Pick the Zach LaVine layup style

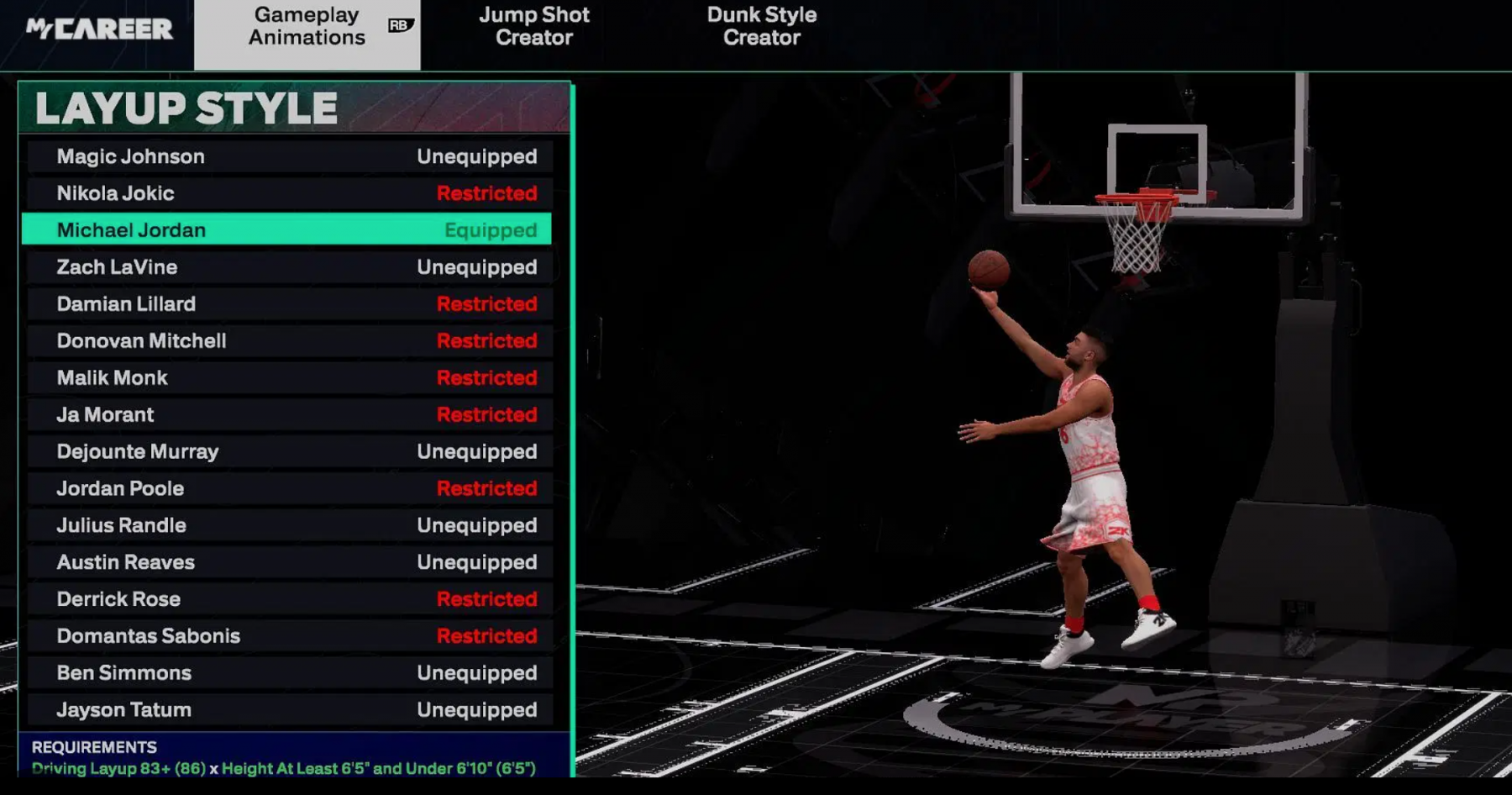pos(289,267)
